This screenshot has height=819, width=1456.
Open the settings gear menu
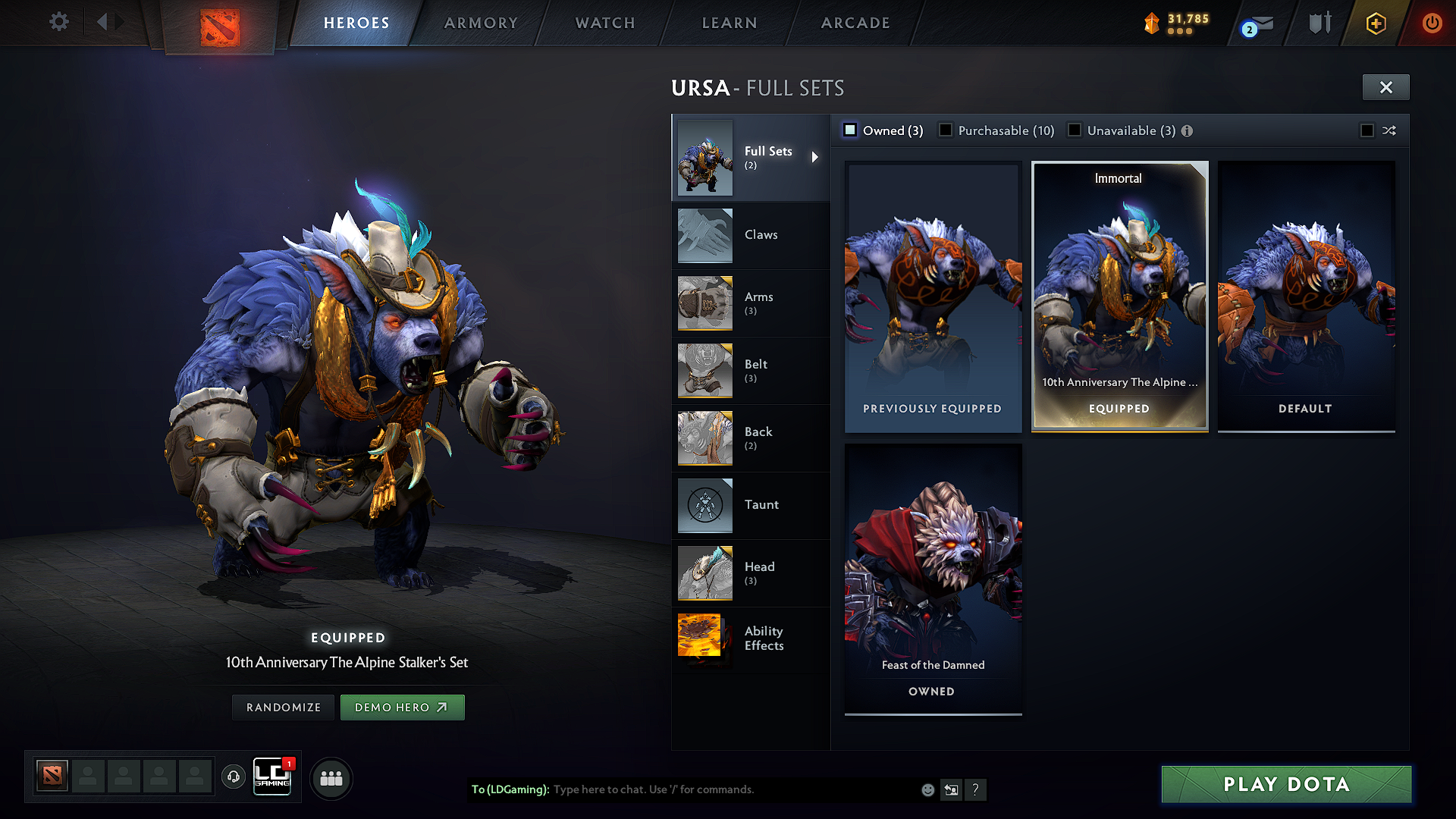click(x=59, y=22)
